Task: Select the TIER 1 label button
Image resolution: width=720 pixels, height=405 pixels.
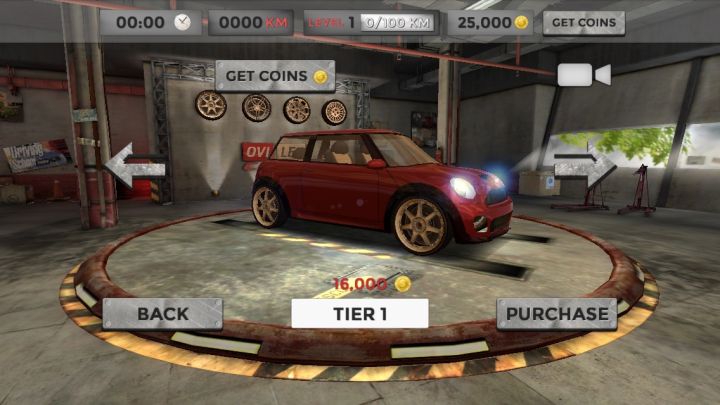Action: pyautogui.click(x=360, y=313)
